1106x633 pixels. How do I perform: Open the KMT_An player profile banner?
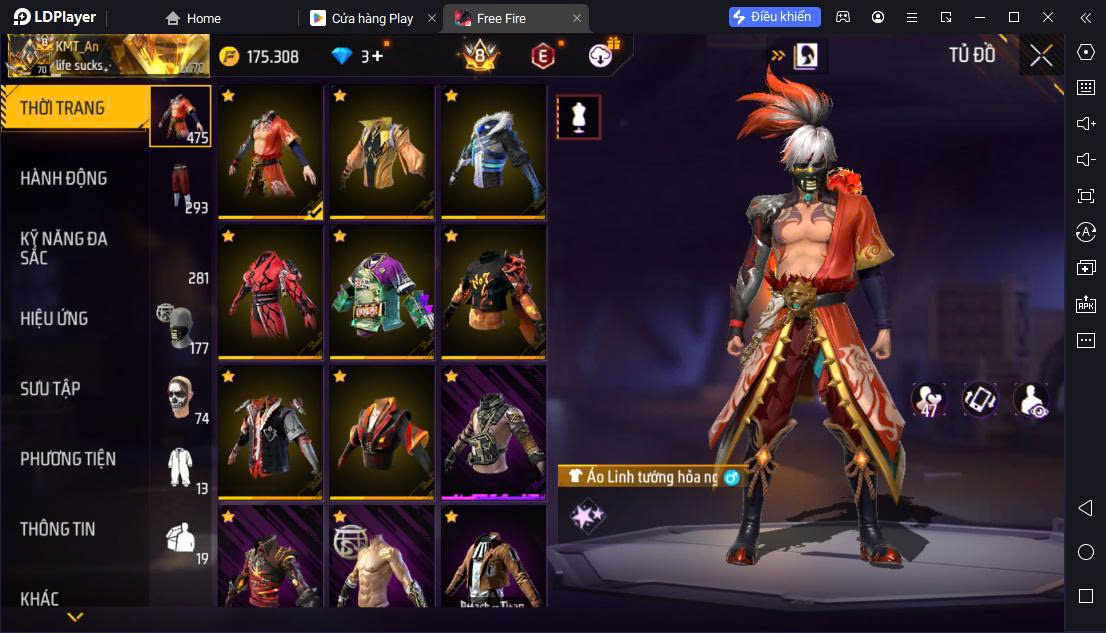point(108,56)
